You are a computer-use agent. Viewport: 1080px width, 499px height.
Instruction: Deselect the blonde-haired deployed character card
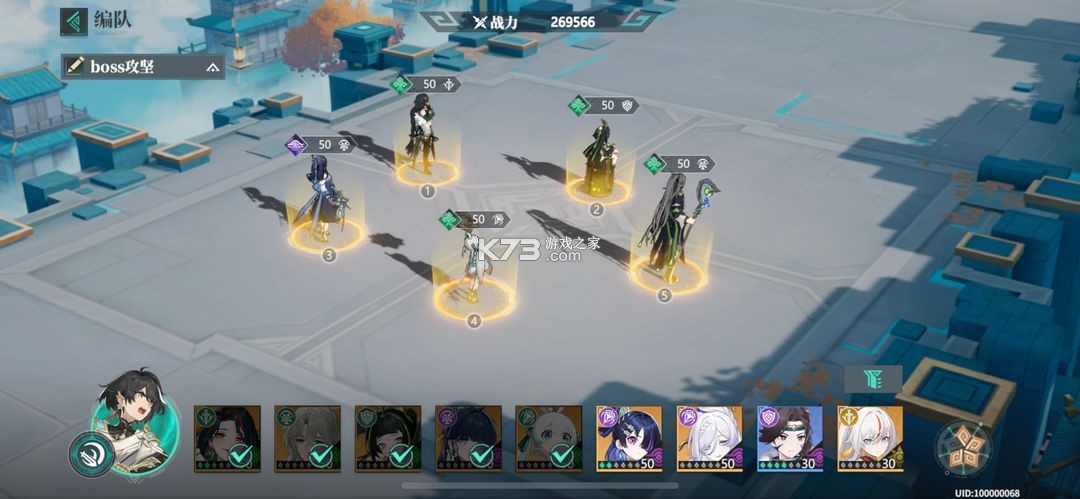point(307,438)
